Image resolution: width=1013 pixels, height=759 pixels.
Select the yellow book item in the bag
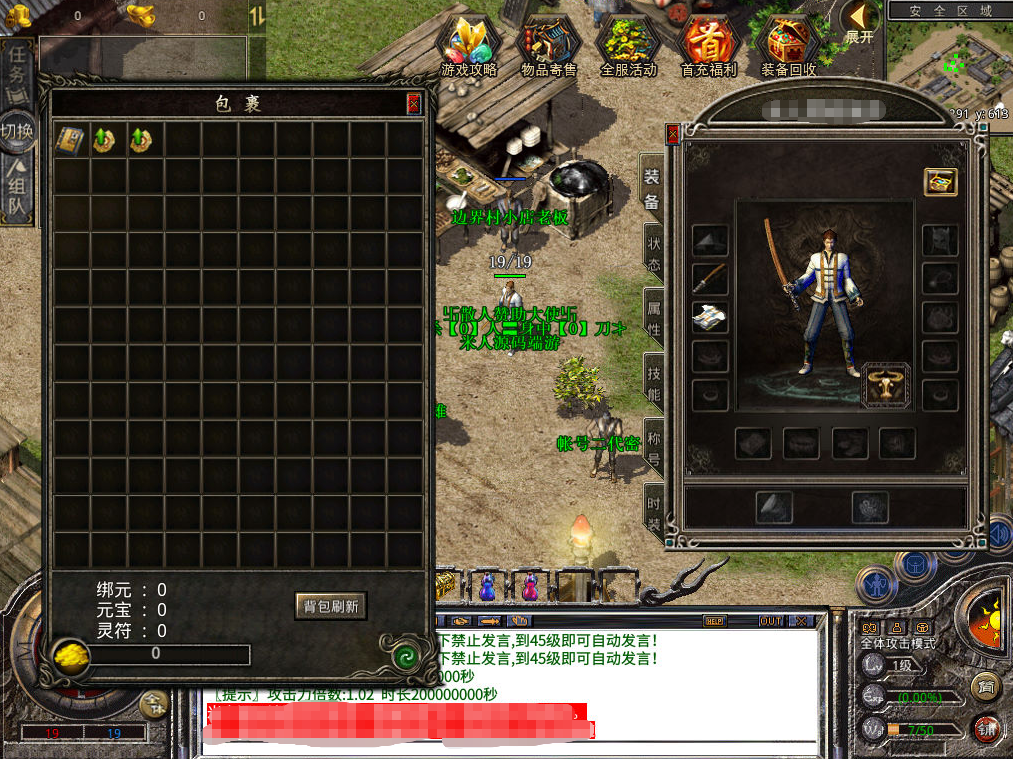(x=69, y=140)
